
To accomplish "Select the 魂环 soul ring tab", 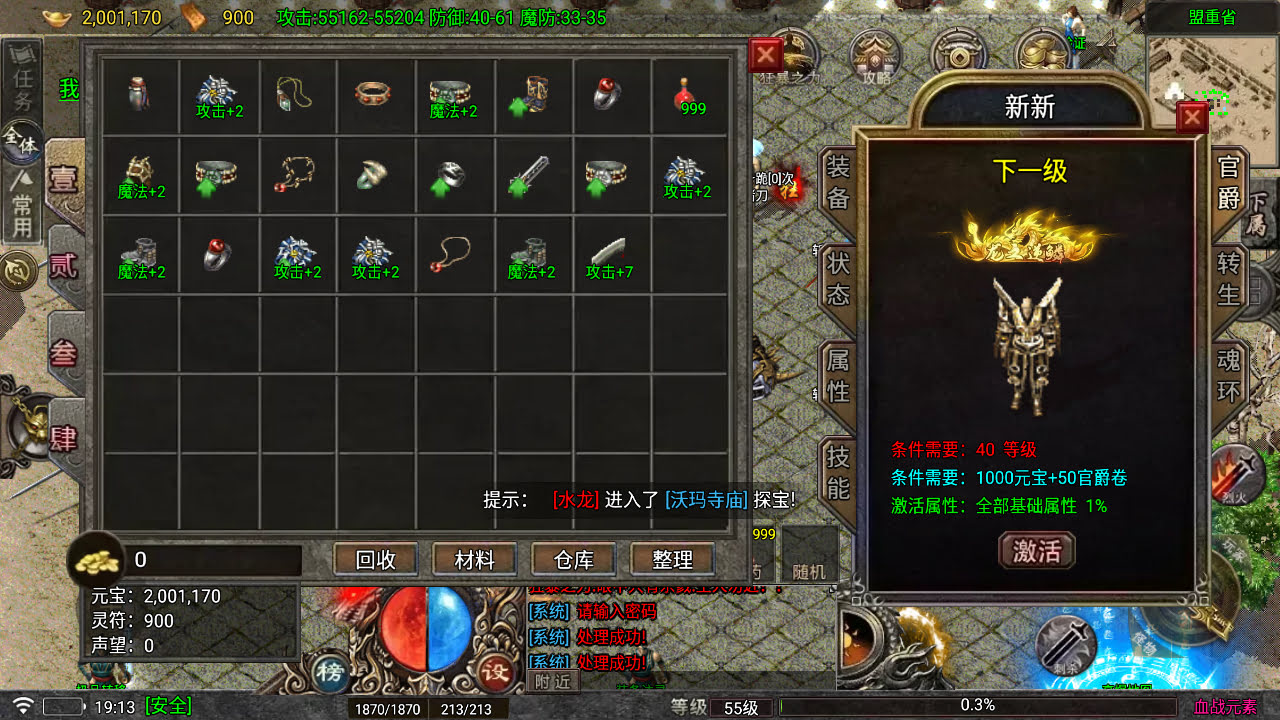I will tap(1228, 375).
